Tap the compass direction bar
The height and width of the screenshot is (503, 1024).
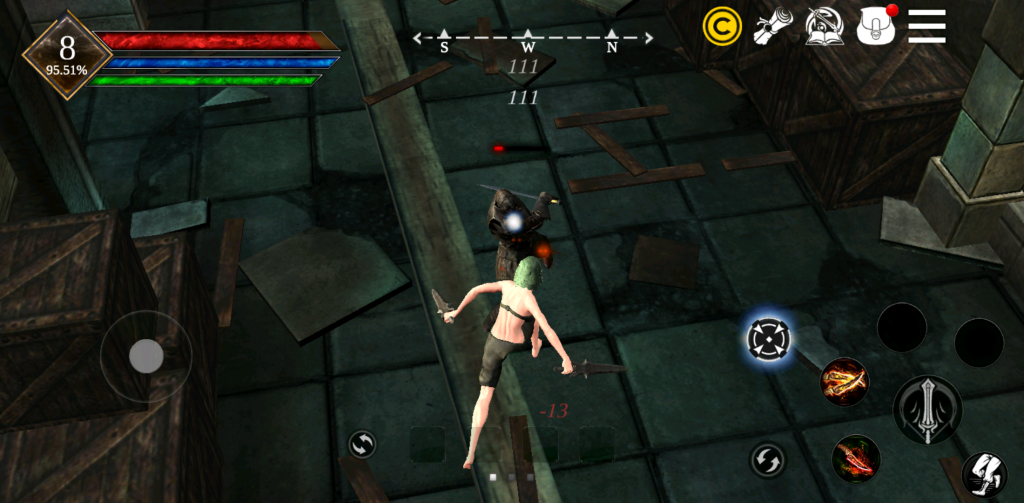(532, 40)
